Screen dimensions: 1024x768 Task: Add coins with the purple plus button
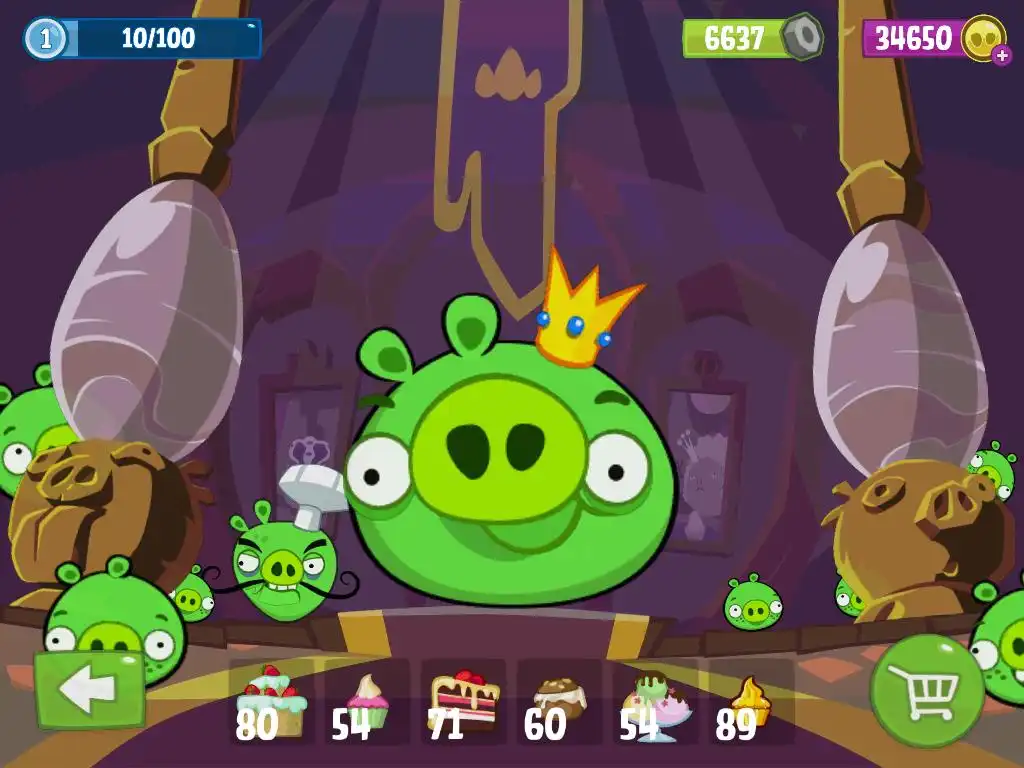pos(1002,55)
